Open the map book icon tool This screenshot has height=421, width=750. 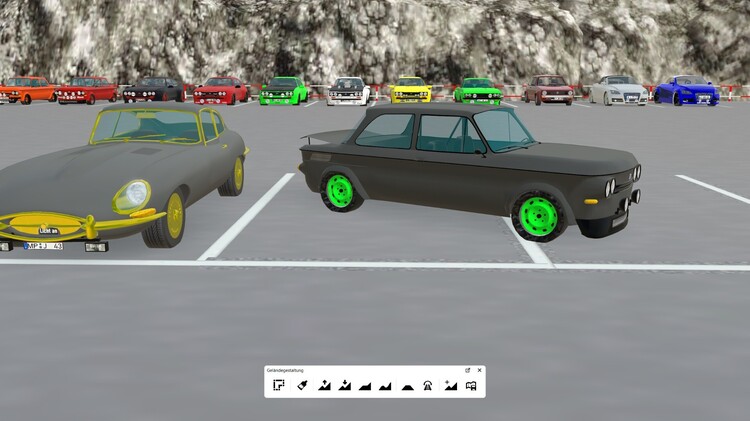[x=471, y=385]
